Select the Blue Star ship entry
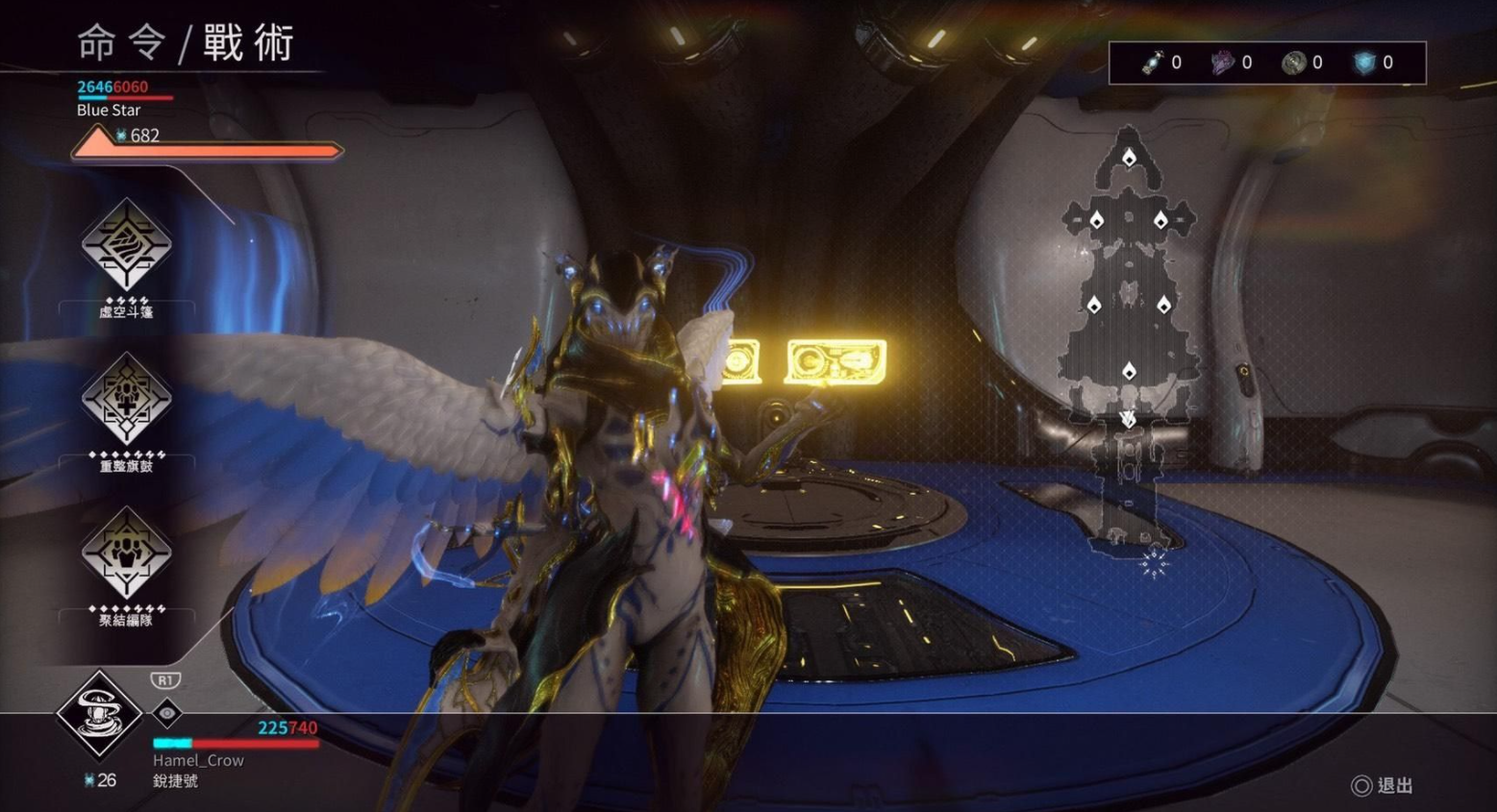Image resolution: width=1497 pixels, height=812 pixels. 109,110
